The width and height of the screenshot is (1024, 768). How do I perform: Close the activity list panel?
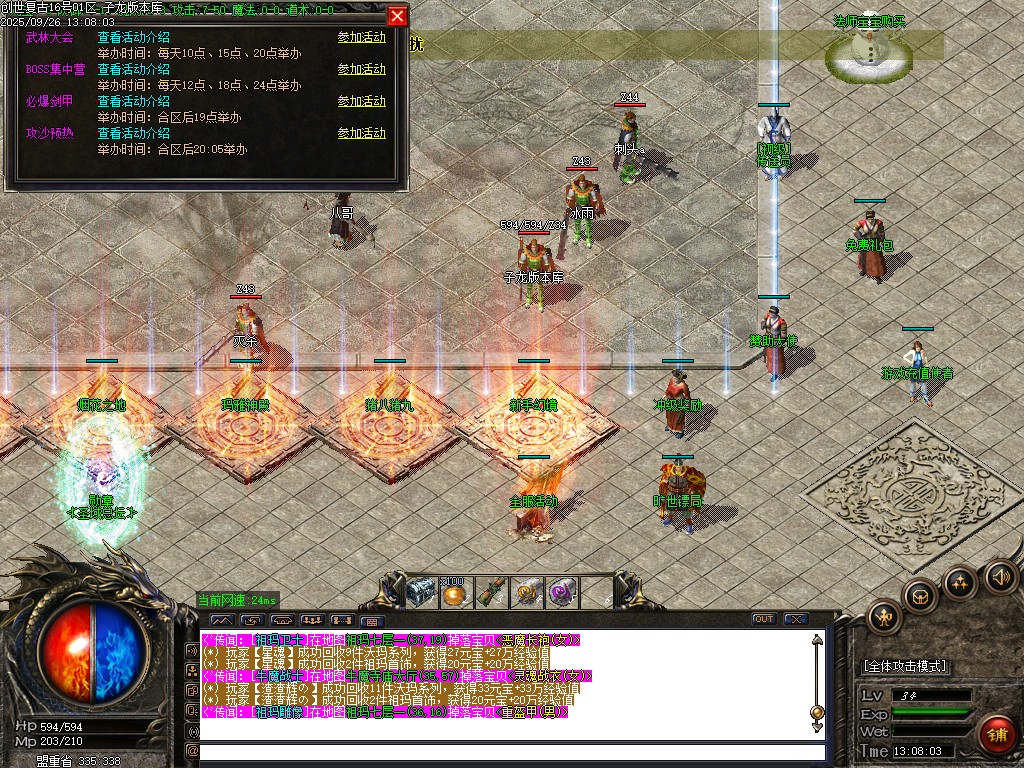pos(397,16)
